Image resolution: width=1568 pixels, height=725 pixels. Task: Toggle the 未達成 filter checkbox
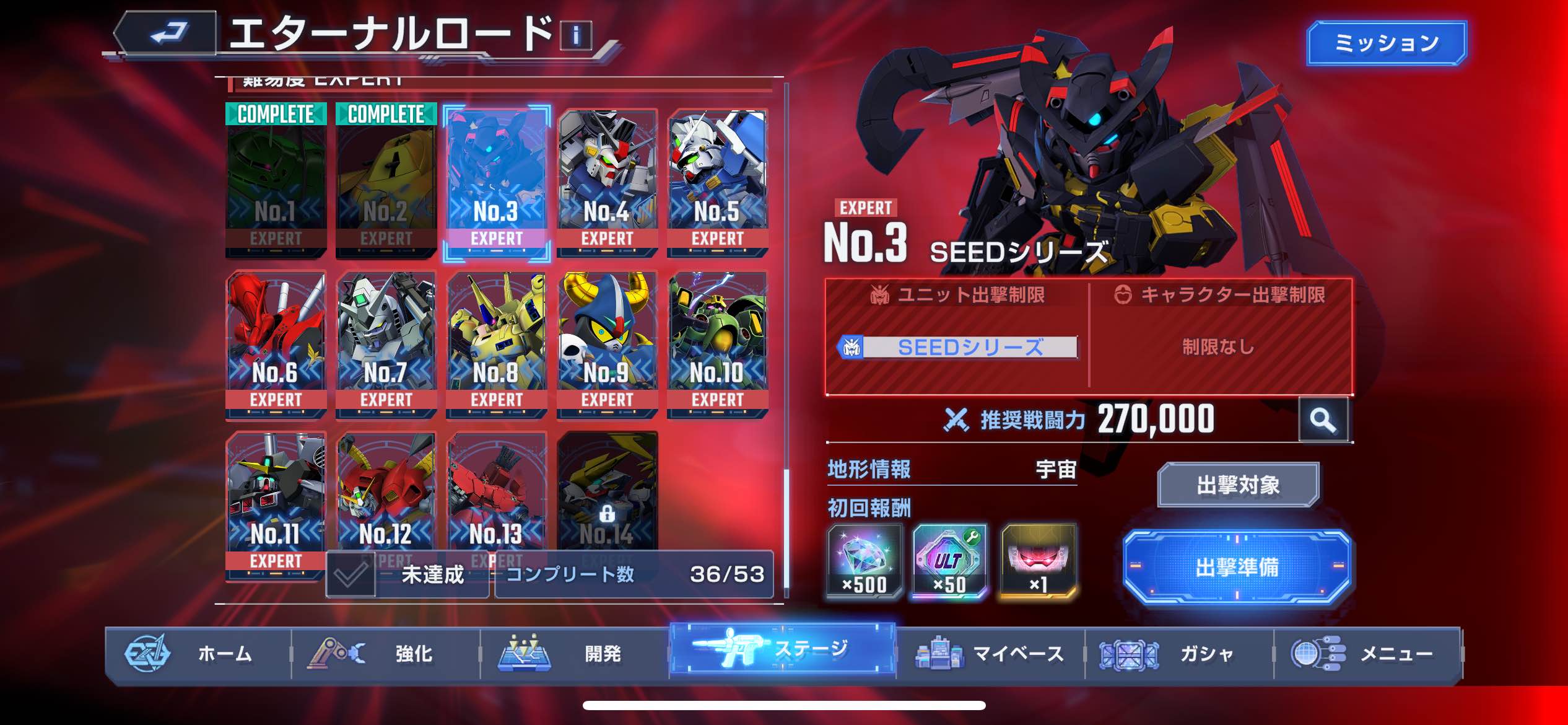click(x=351, y=574)
